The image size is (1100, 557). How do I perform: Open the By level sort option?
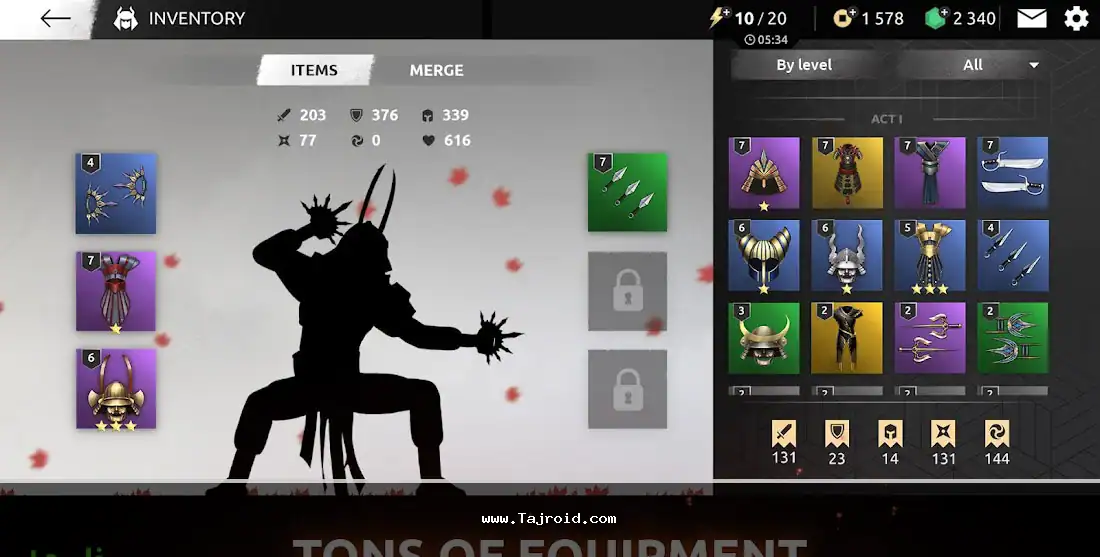coord(804,65)
